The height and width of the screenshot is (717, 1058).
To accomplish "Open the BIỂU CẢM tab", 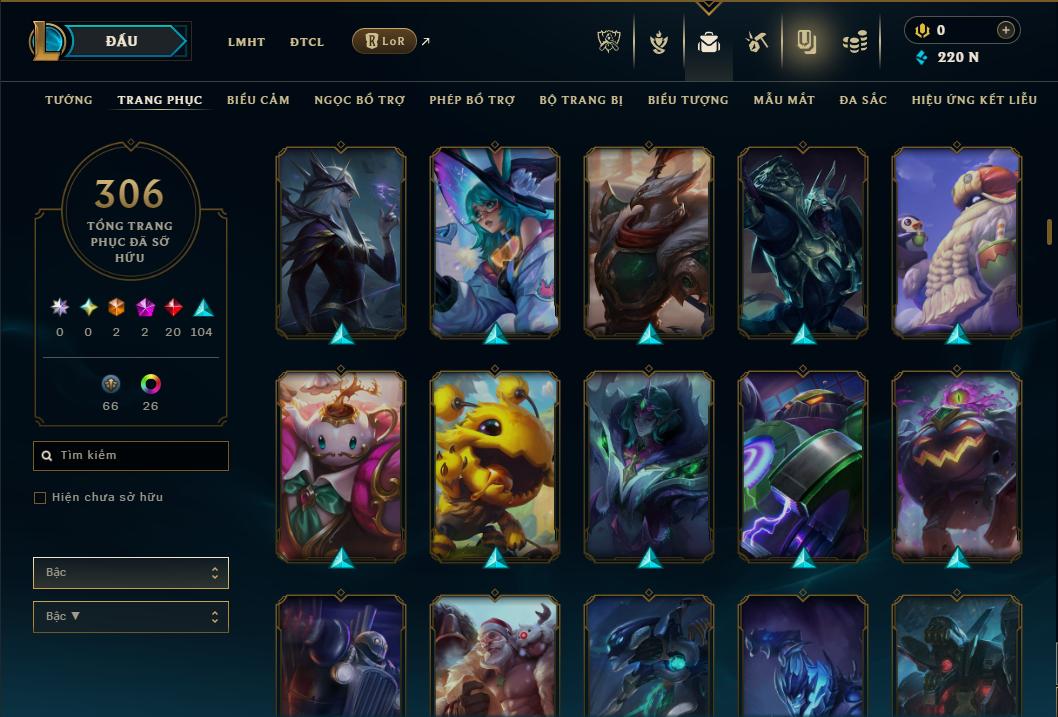I will coord(258,100).
